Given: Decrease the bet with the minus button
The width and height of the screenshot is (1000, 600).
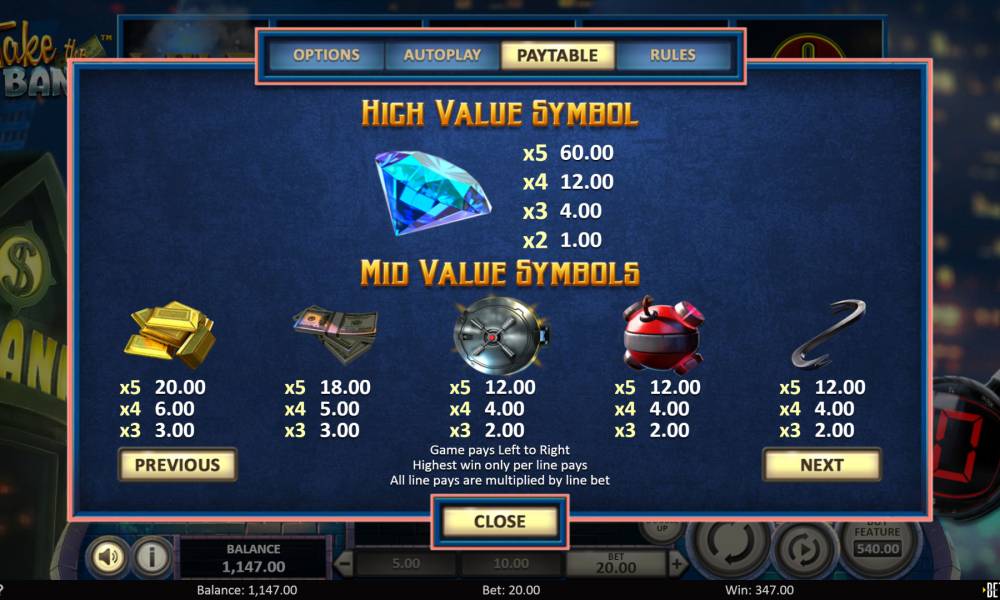Looking at the screenshot, I should pyautogui.click(x=343, y=564).
